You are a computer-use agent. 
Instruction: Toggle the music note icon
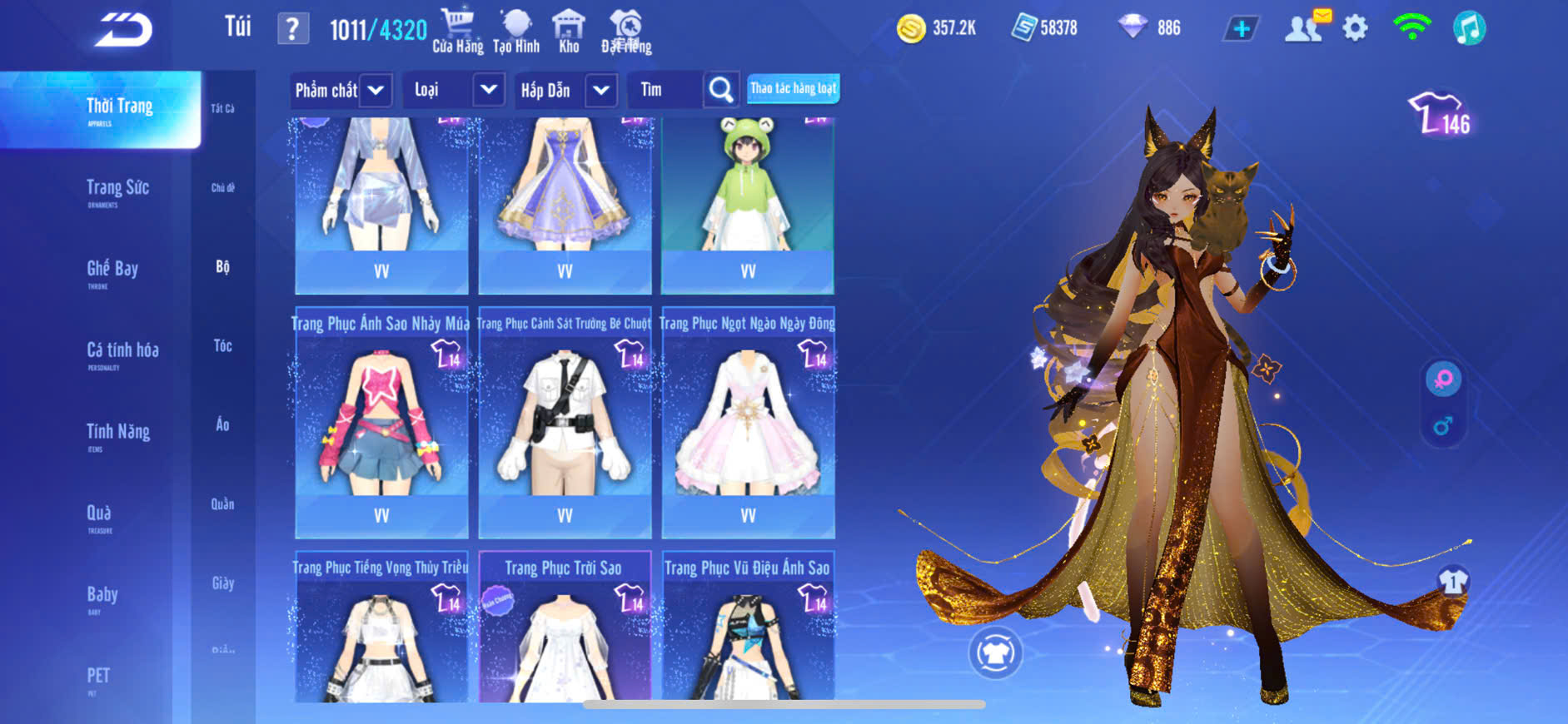(x=1469, y=28)
